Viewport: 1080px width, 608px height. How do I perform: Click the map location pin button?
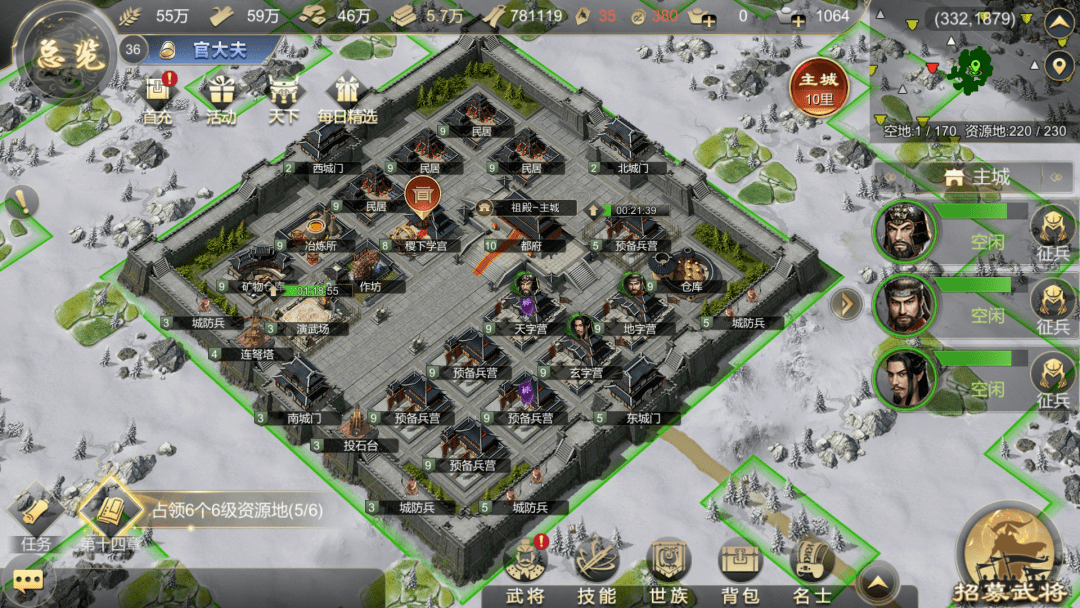click(1057, 67)
